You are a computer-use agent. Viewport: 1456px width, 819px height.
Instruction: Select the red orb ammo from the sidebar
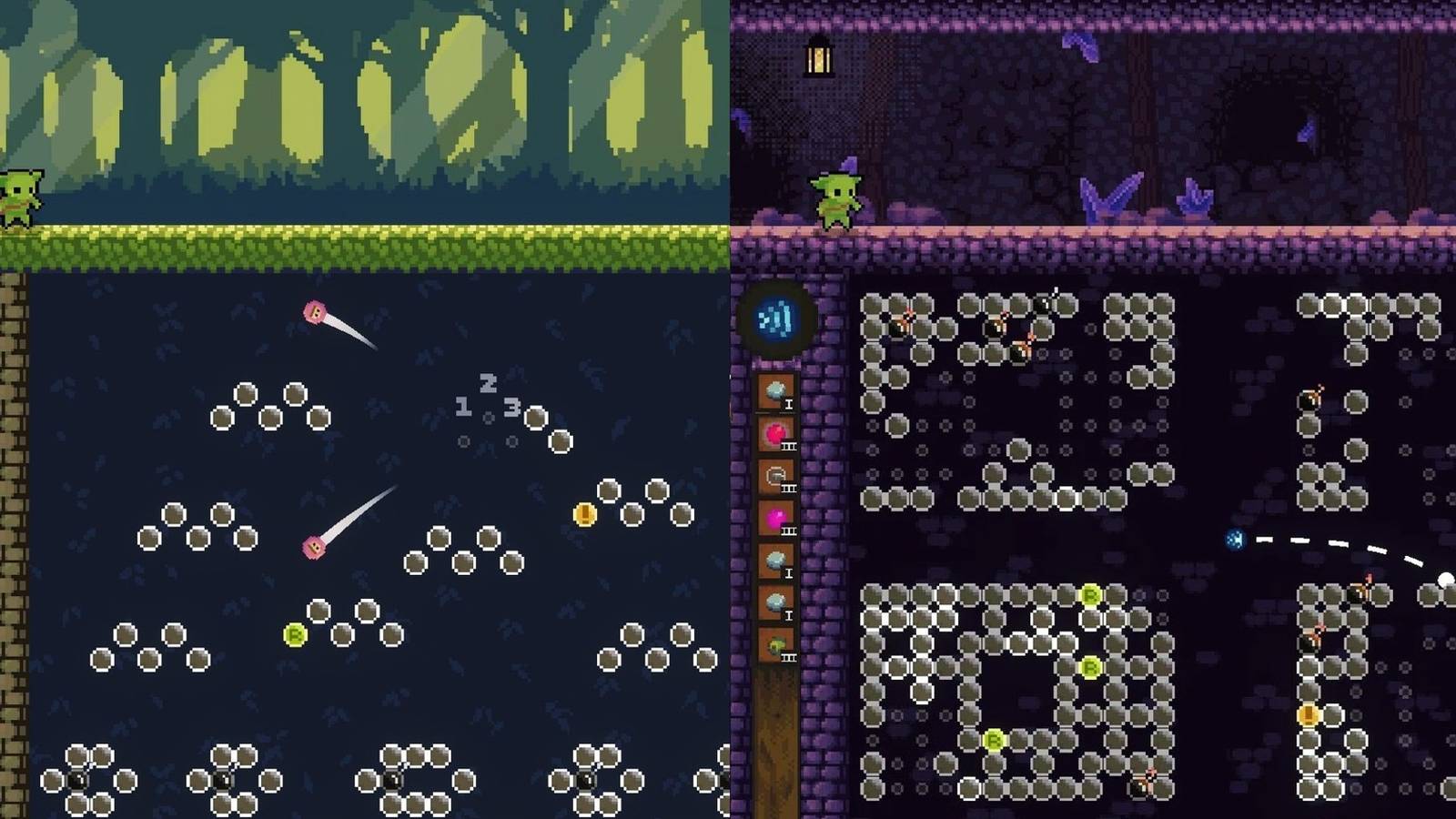pos(773,431)
